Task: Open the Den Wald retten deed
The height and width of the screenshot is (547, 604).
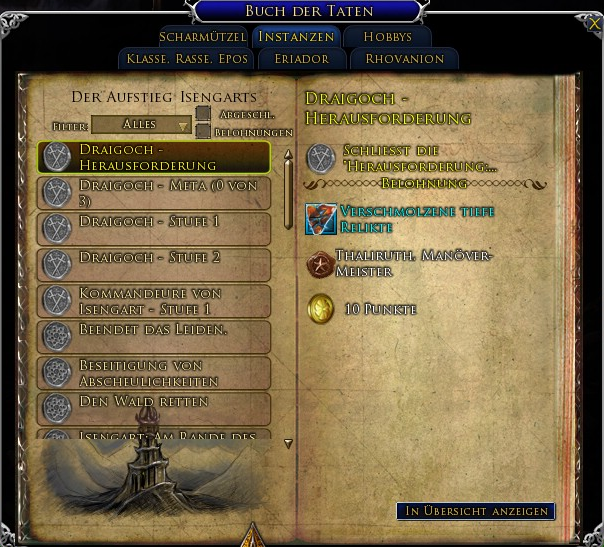Action: (154, 408)
